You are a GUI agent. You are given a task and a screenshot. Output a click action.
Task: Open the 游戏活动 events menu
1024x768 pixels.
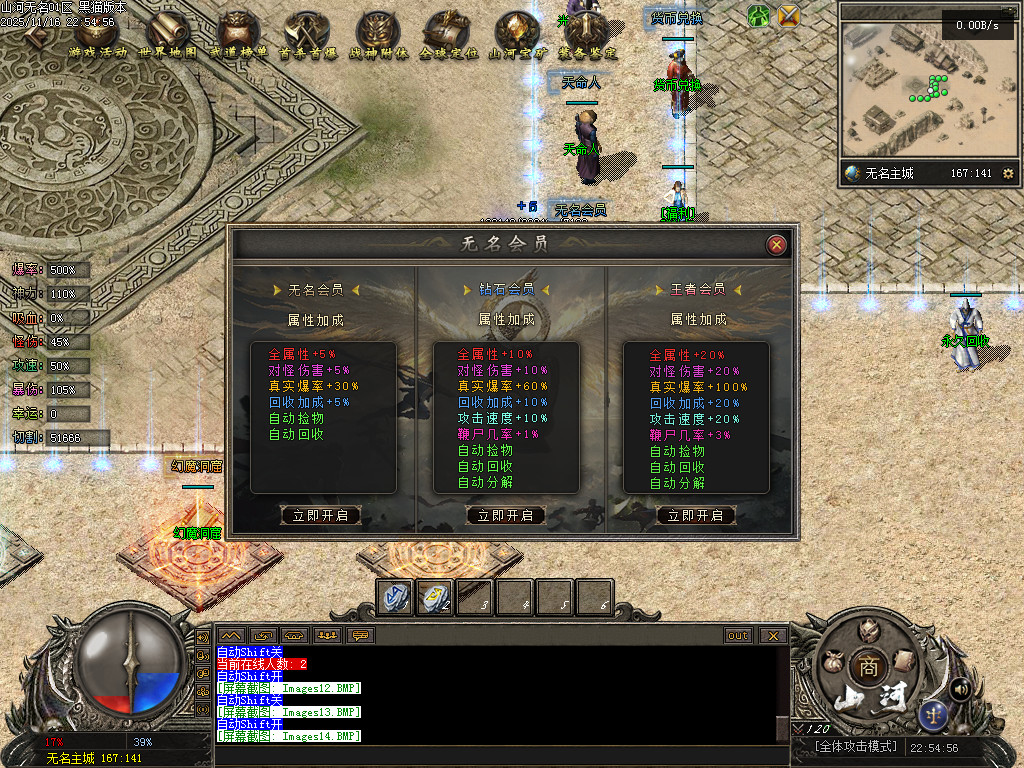[x=97, y=36]
